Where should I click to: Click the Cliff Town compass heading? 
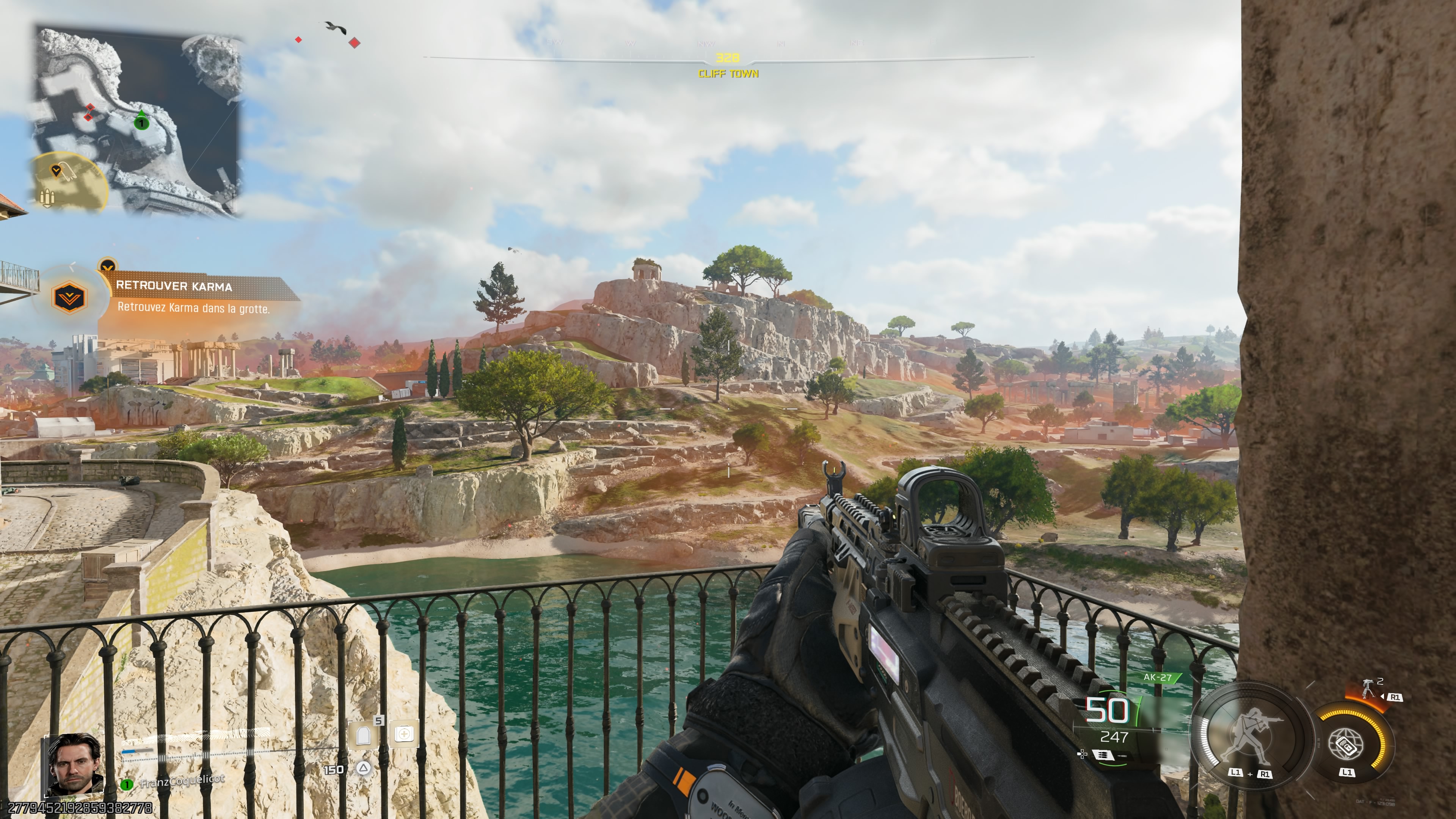point(728,74)
